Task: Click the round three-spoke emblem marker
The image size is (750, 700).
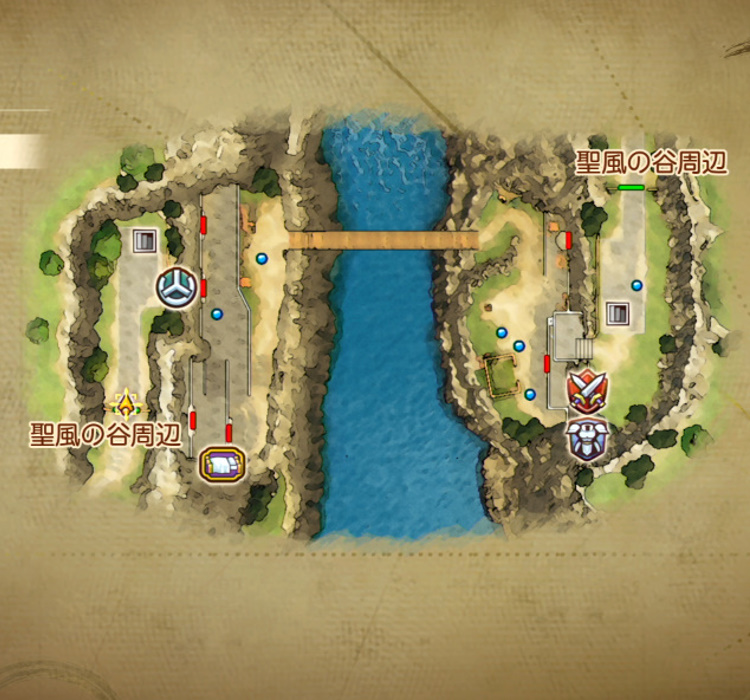Action: click(x=176, y=288)
